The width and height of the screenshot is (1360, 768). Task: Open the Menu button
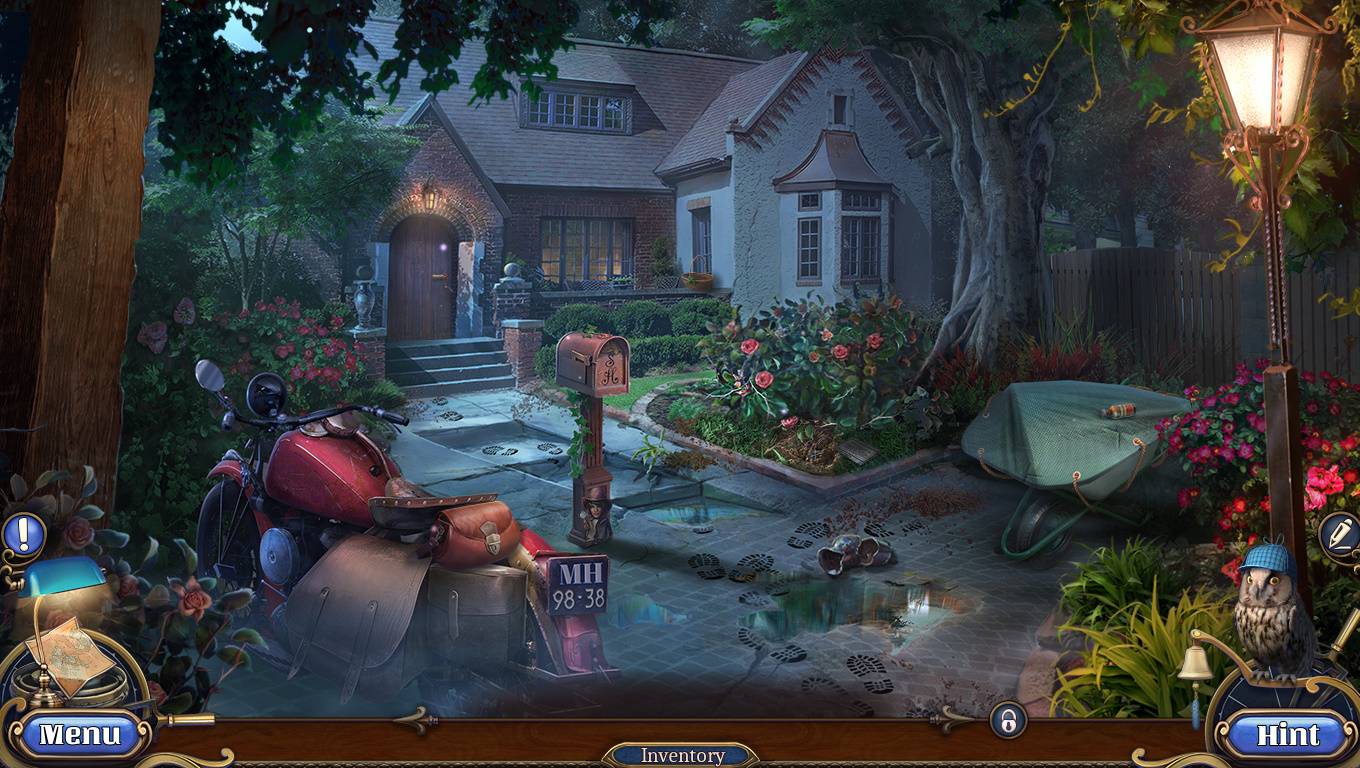79,735
